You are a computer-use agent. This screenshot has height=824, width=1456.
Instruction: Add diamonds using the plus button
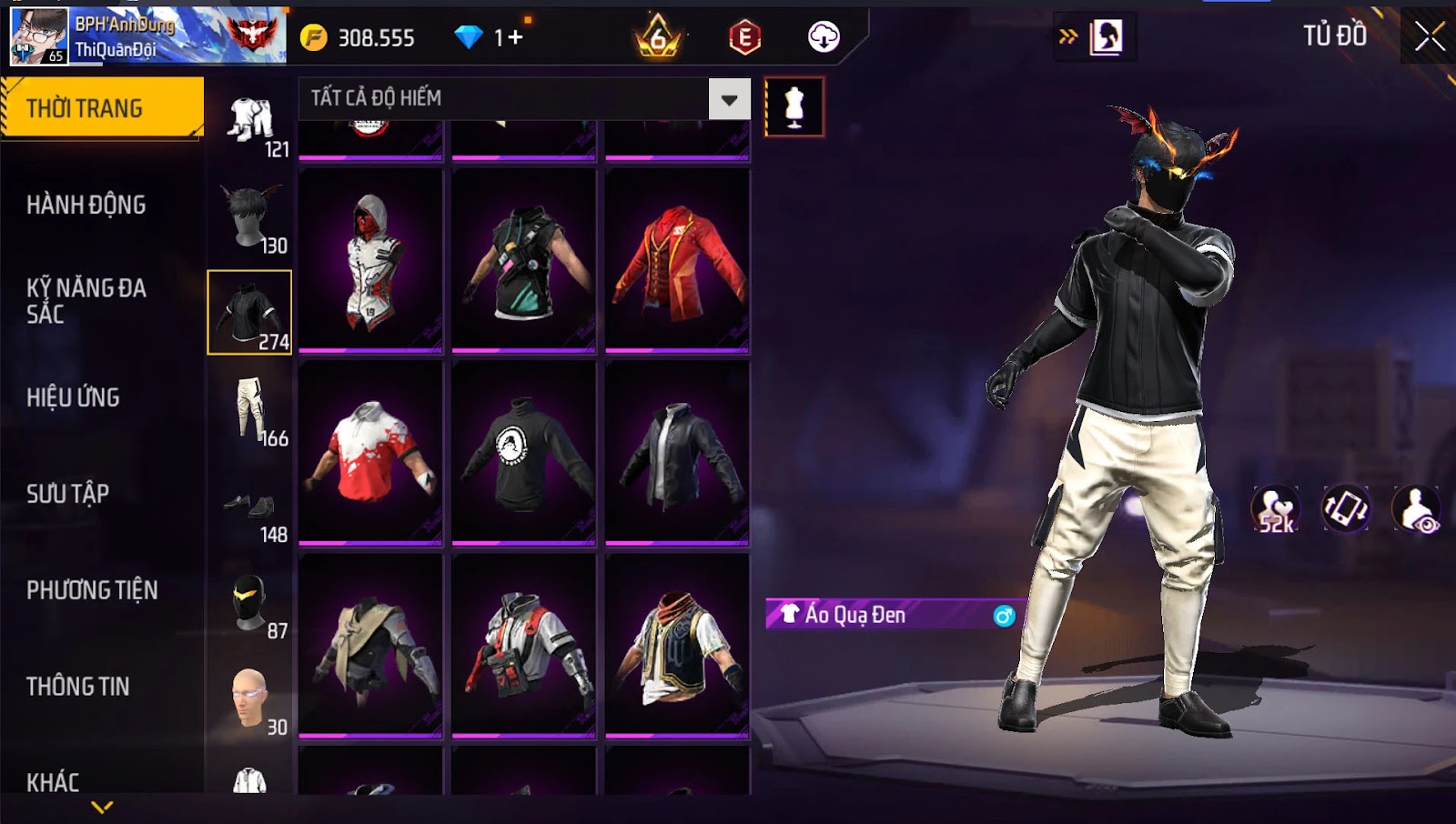coord(516,37)
